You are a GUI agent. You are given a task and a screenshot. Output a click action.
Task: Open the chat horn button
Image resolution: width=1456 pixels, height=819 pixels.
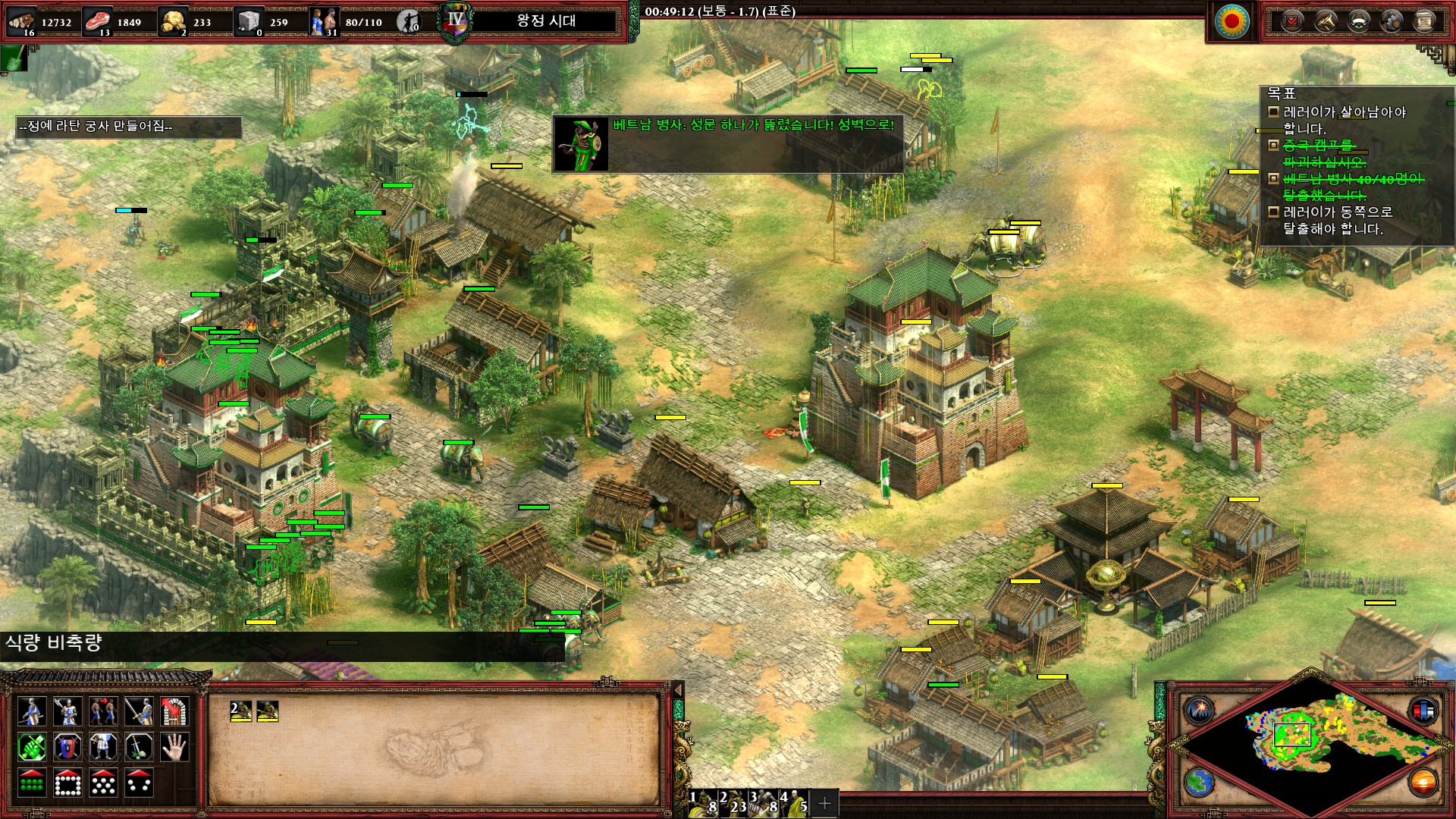click(x=1325, y=21)
